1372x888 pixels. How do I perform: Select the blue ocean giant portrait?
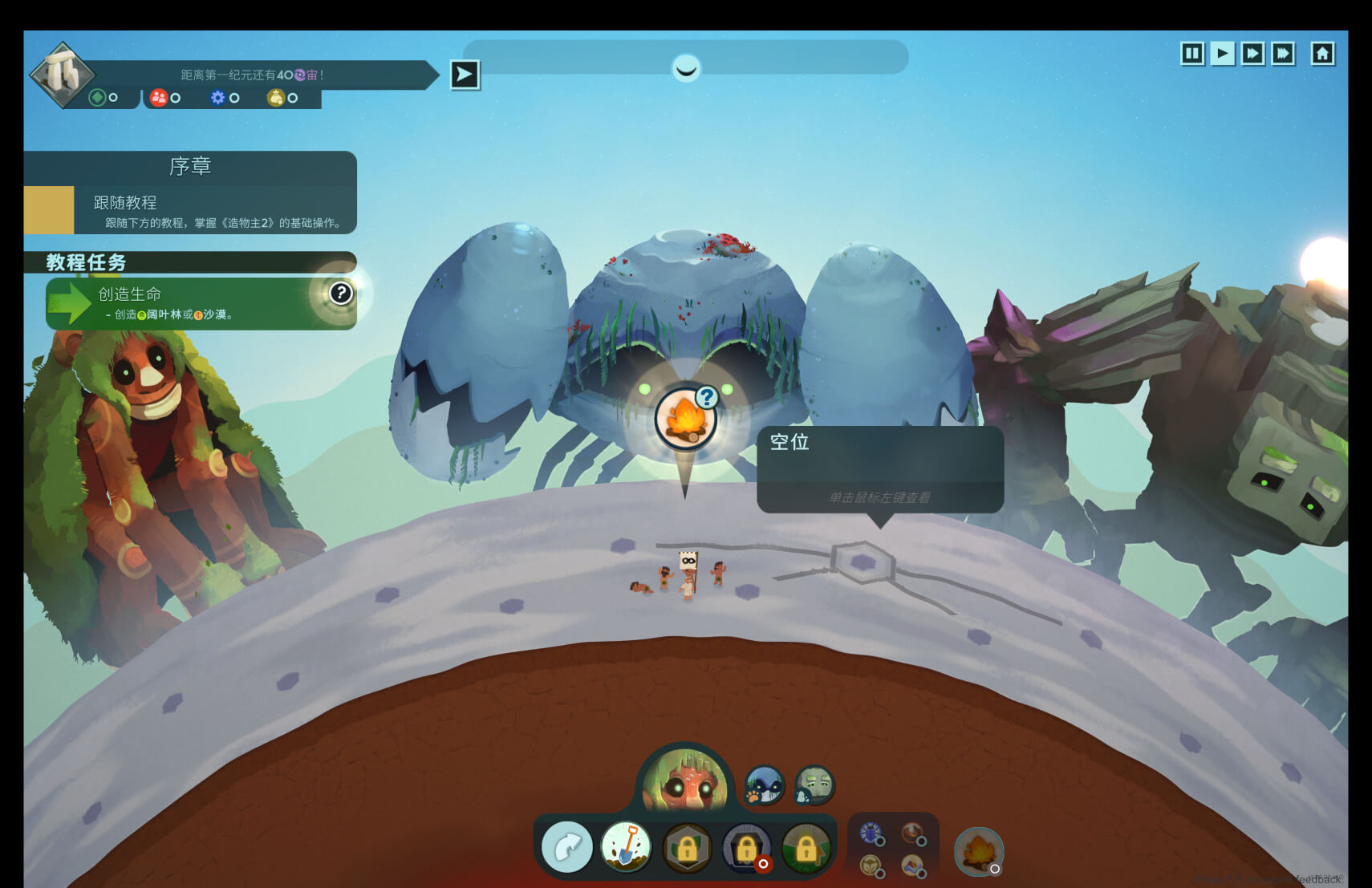click(764, 785)
